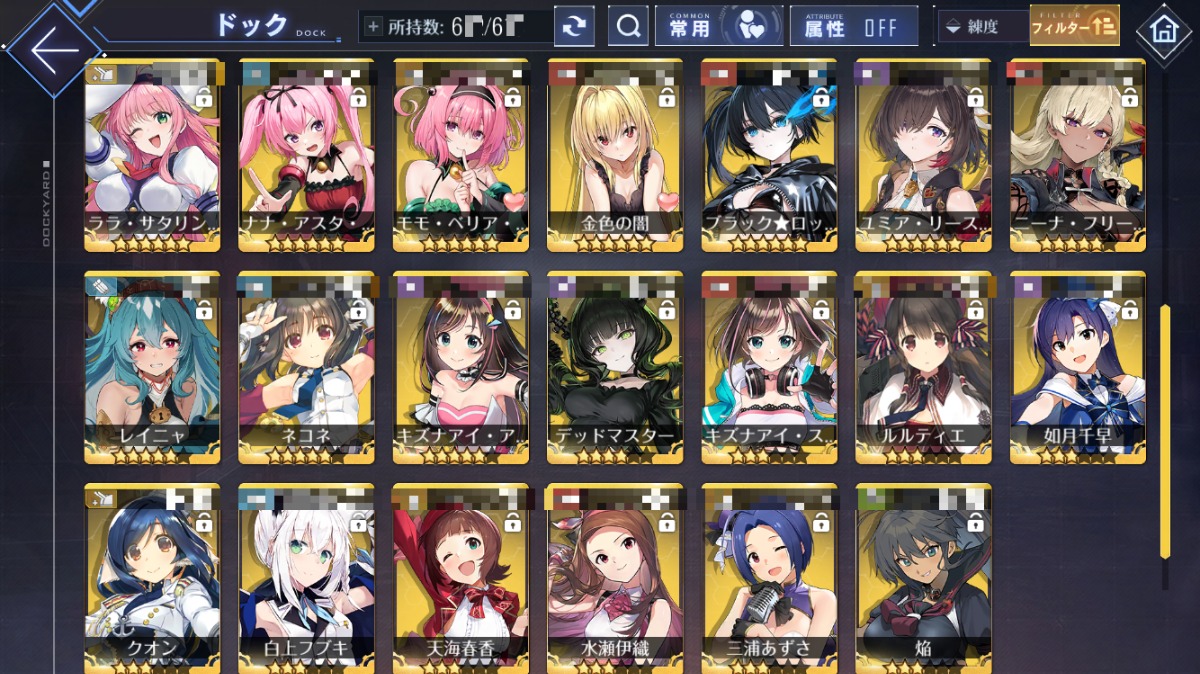Open the フィルター filter options
The image size is (1200, 674).
coord(1074,26)
